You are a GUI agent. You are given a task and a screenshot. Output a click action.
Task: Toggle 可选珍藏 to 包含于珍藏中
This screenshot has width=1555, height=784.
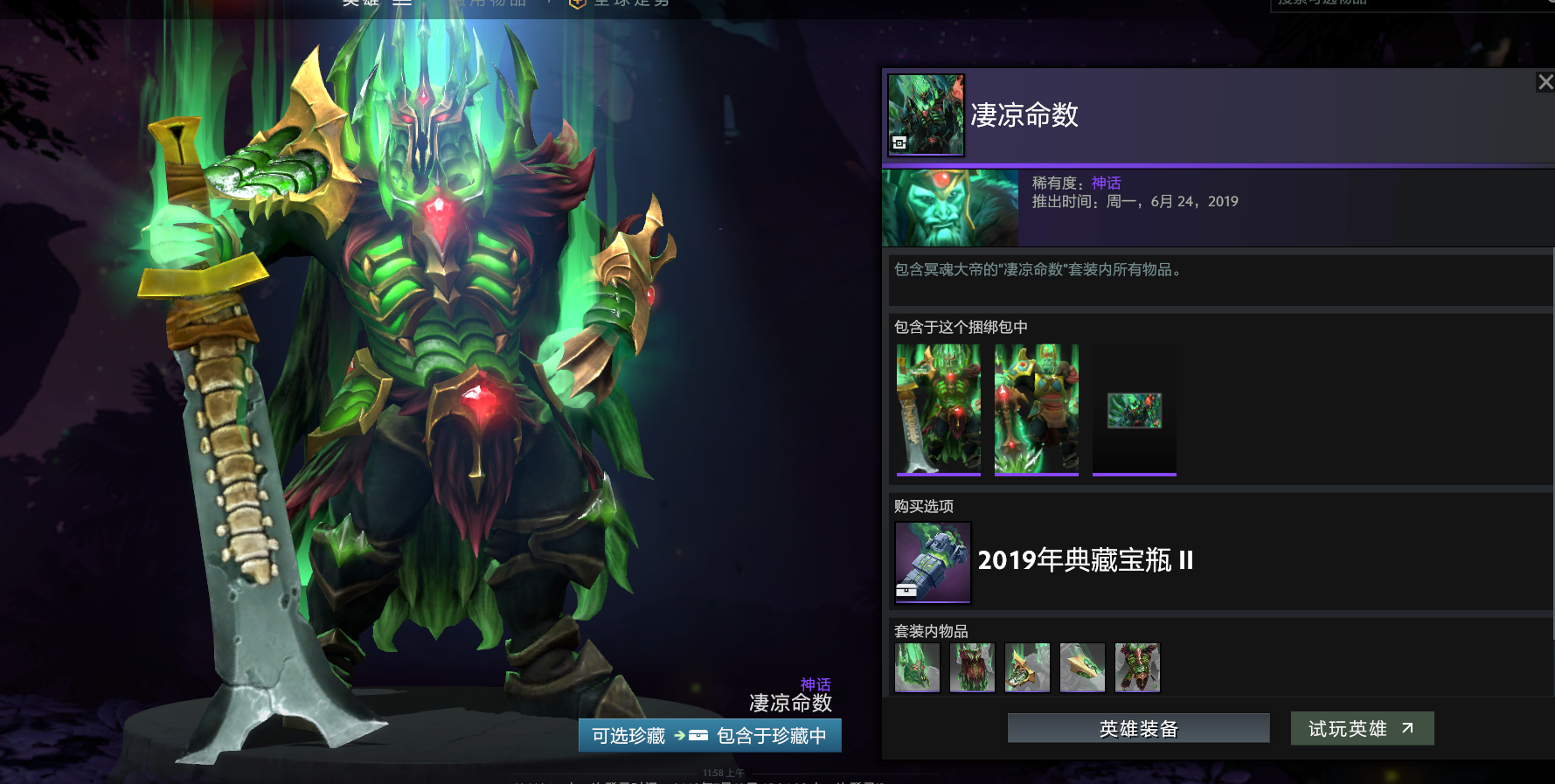(x=711, y=735)
